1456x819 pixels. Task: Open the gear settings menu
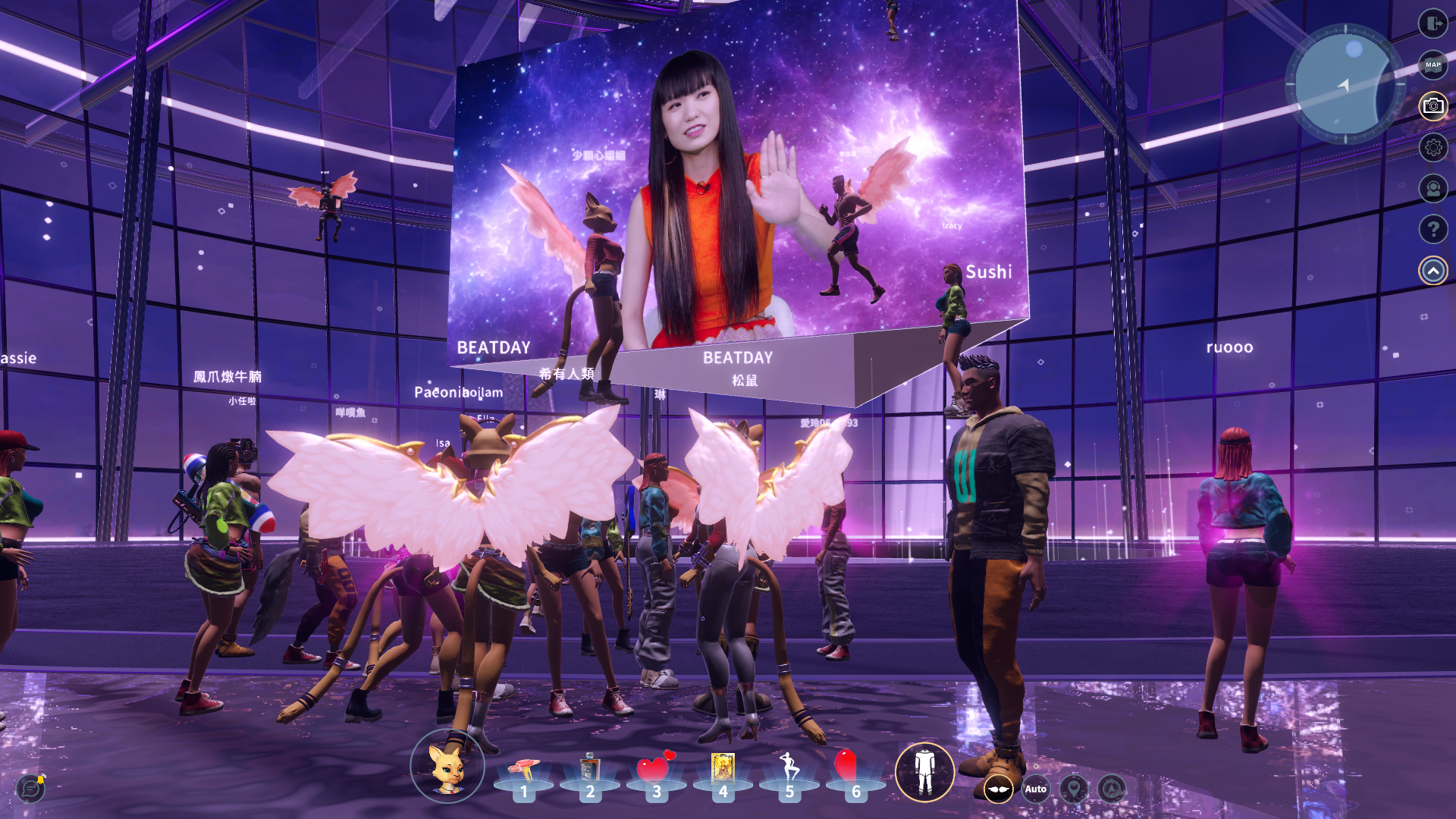tap(1432, 147)
